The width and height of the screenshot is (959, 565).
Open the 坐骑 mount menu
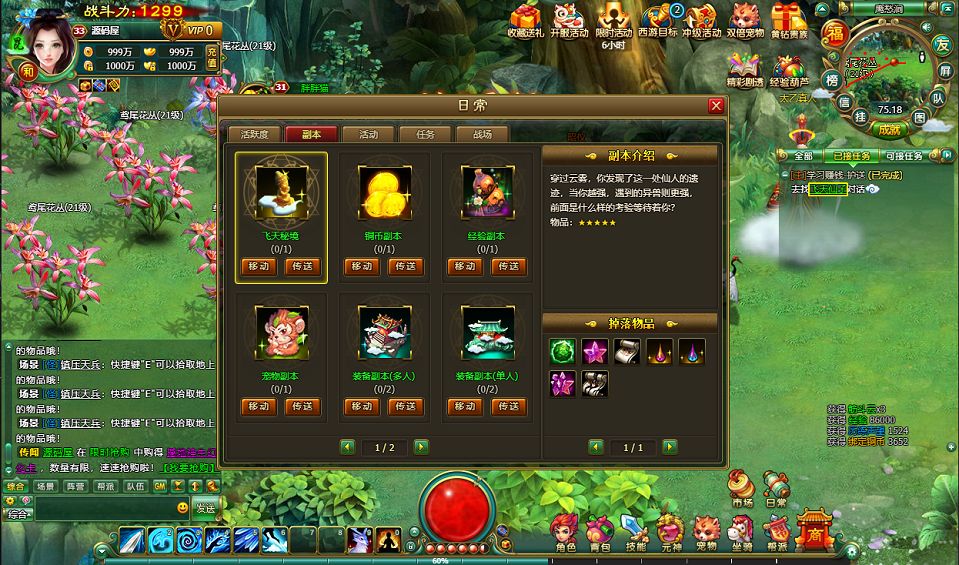pyautogui.click(x=742, y=530)
